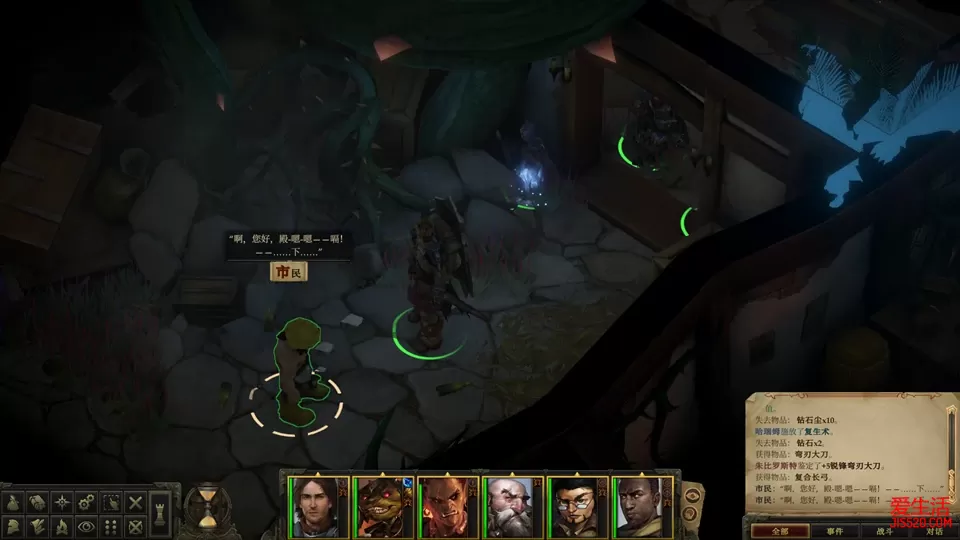Viewport: 960px width, 540px height.
Task: Select the goblin party member portrait
Action: [x=381, y=506]
